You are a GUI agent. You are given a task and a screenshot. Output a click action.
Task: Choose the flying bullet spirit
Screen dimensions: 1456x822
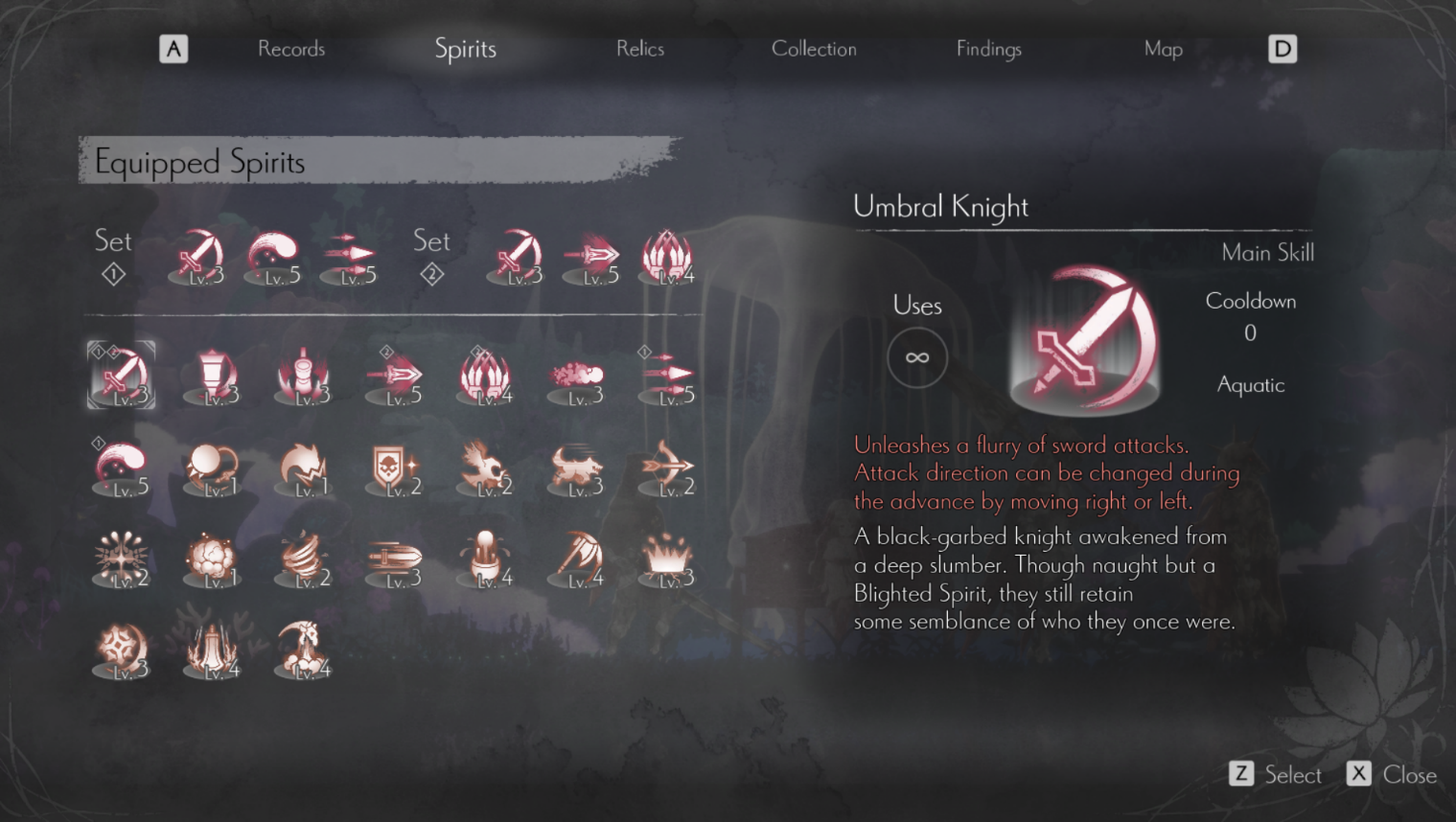point(395,559)
